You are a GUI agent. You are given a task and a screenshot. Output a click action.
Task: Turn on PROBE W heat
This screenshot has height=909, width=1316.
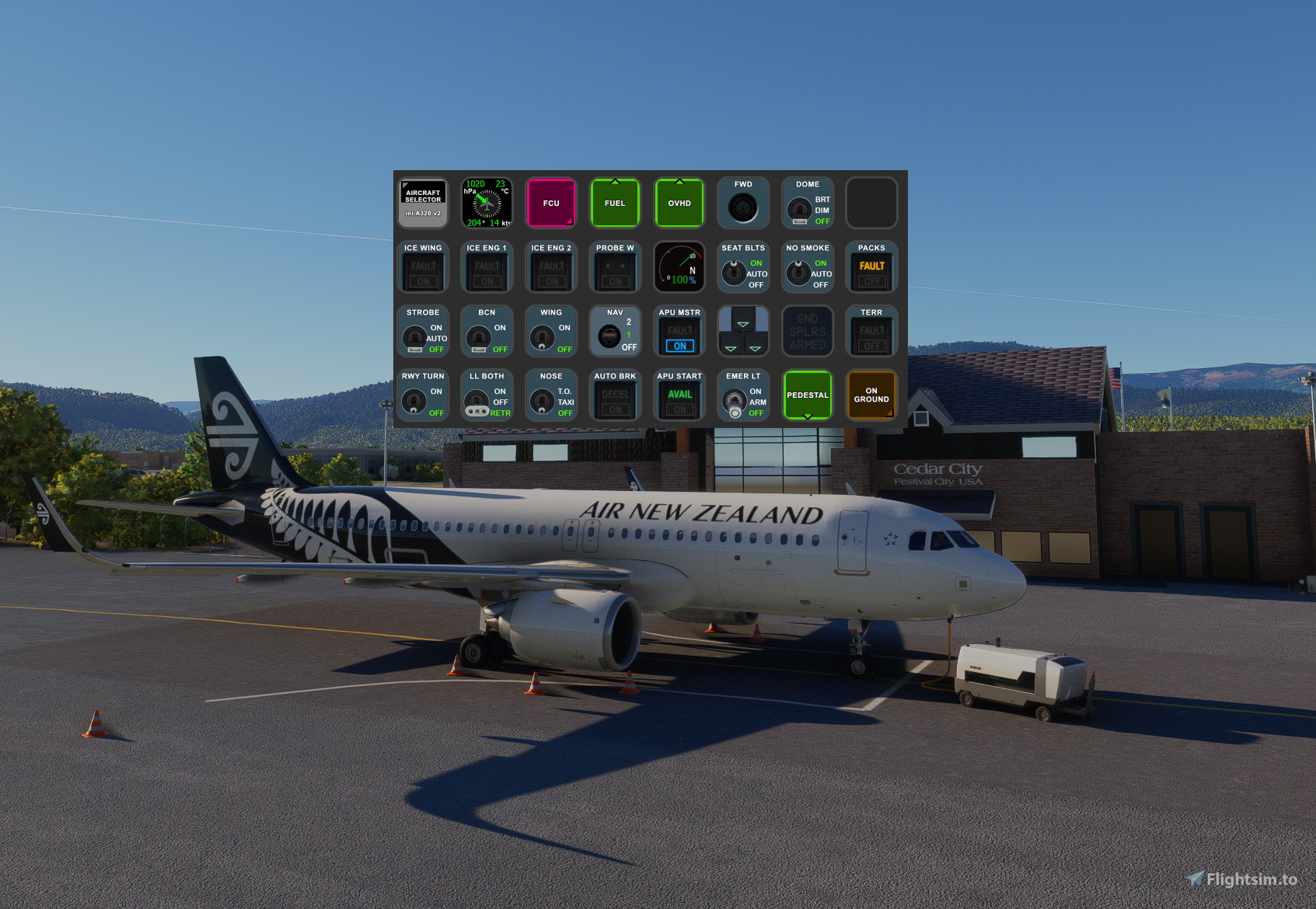click(x=615, y=267)
